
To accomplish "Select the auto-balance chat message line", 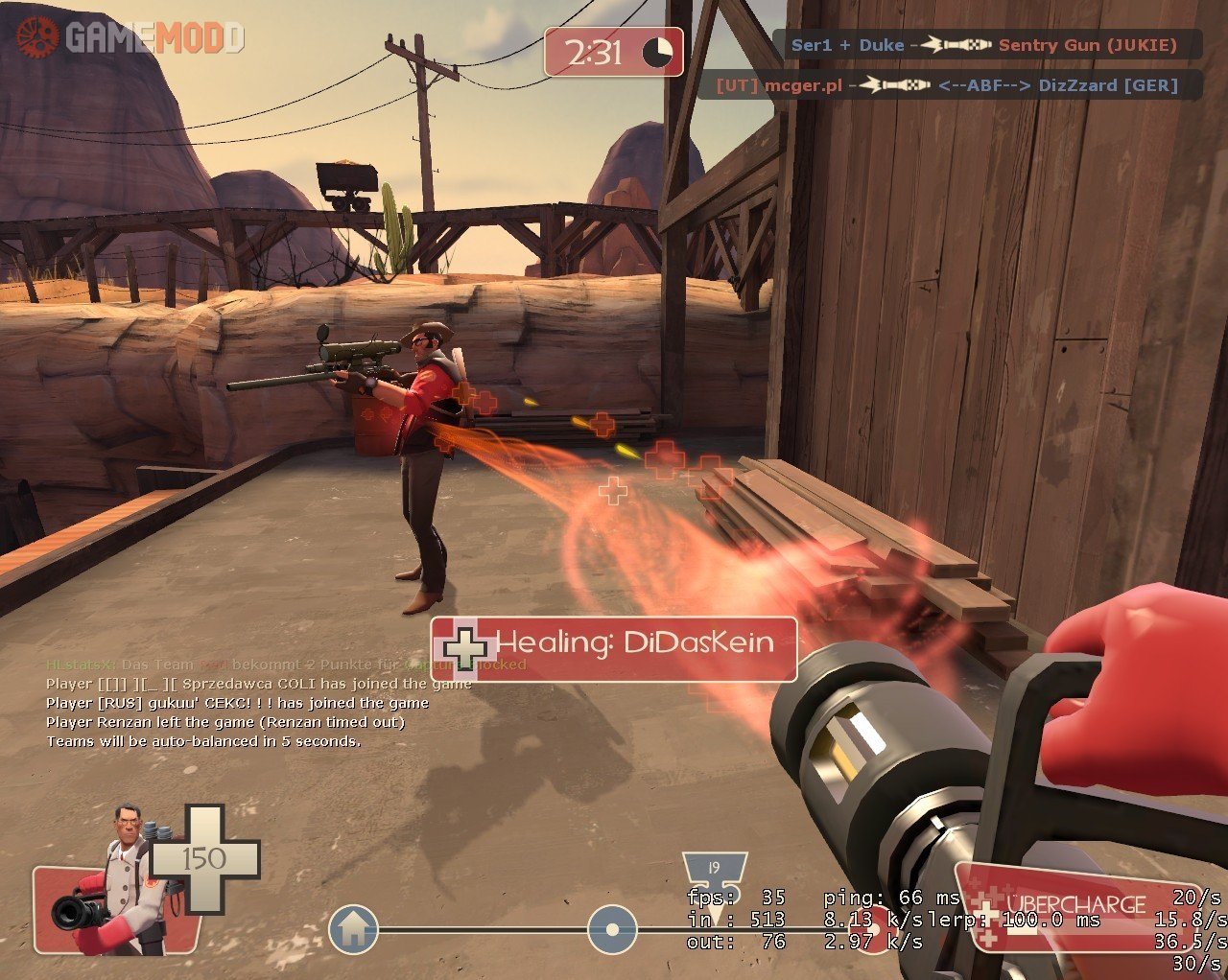I will 203,741.
